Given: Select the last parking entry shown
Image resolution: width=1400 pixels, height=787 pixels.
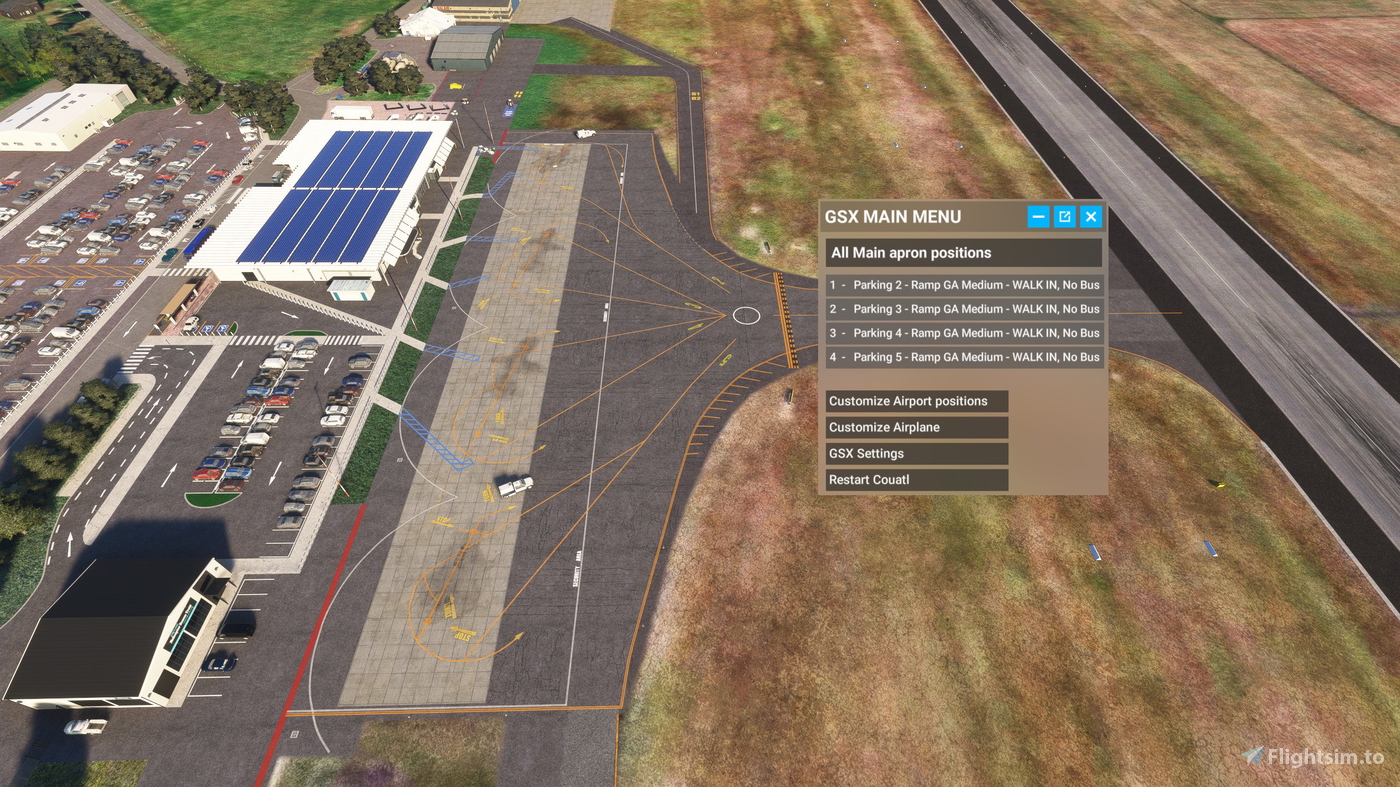Looking at the screenshot, I should (963, 356).
